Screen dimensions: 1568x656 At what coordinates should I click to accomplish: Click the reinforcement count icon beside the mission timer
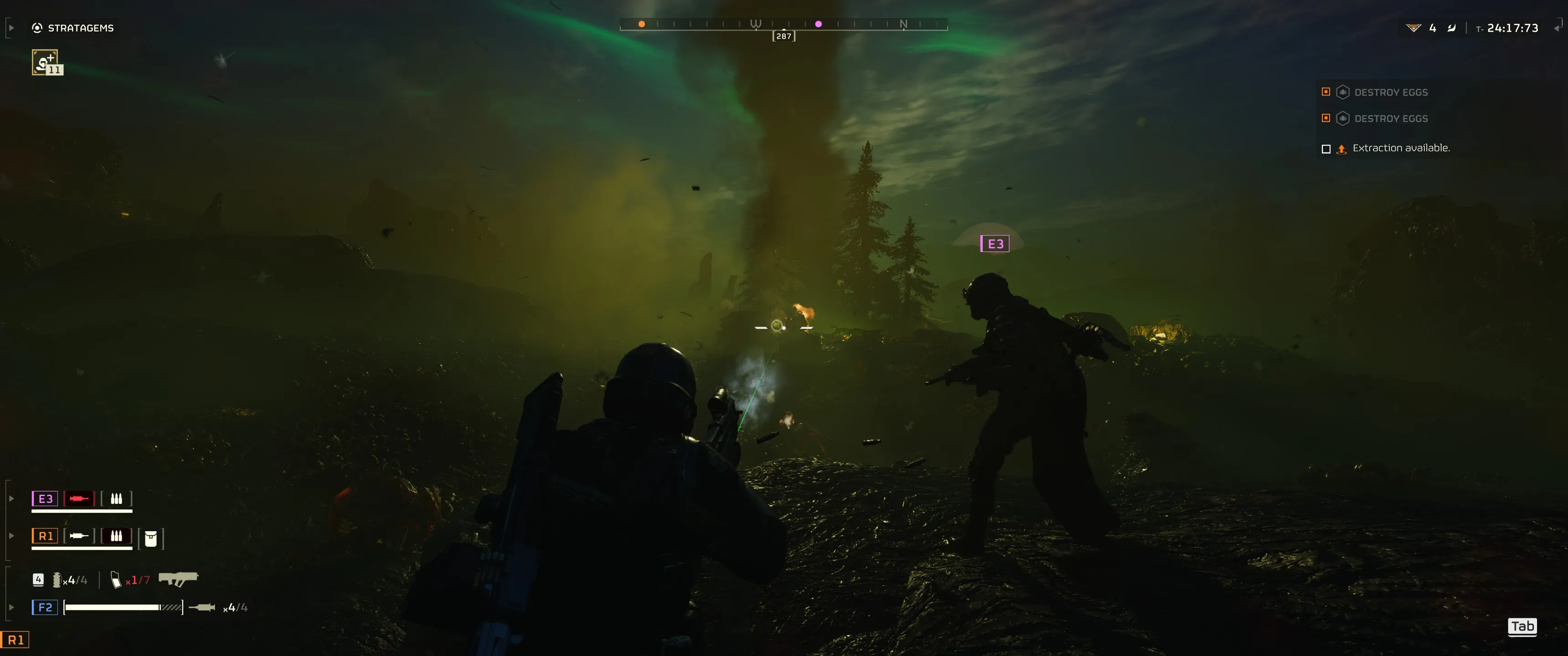pyautogui.click(x=1413, y=28)
